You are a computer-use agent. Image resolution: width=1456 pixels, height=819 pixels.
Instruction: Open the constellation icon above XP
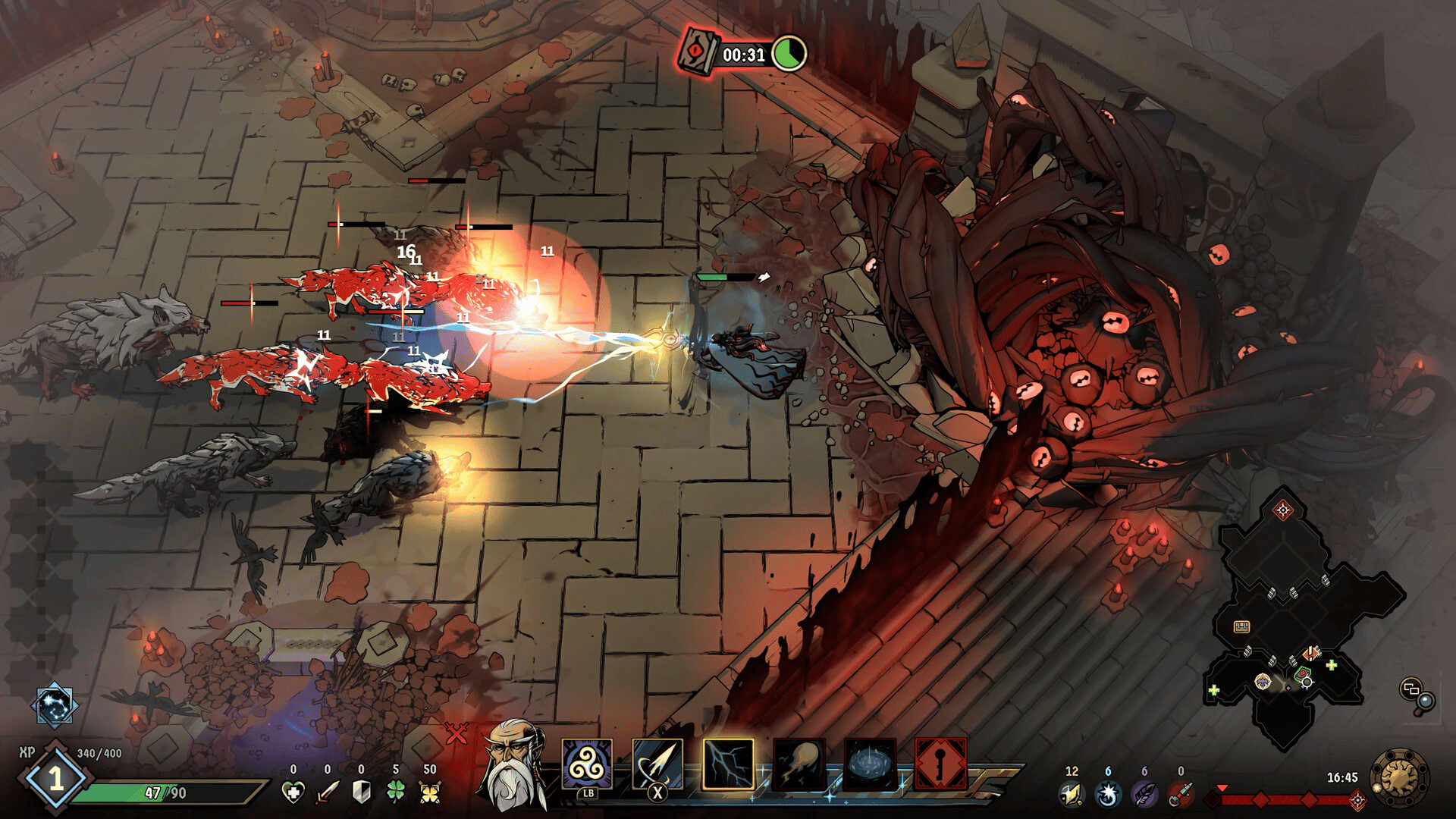tap(55, 705)
